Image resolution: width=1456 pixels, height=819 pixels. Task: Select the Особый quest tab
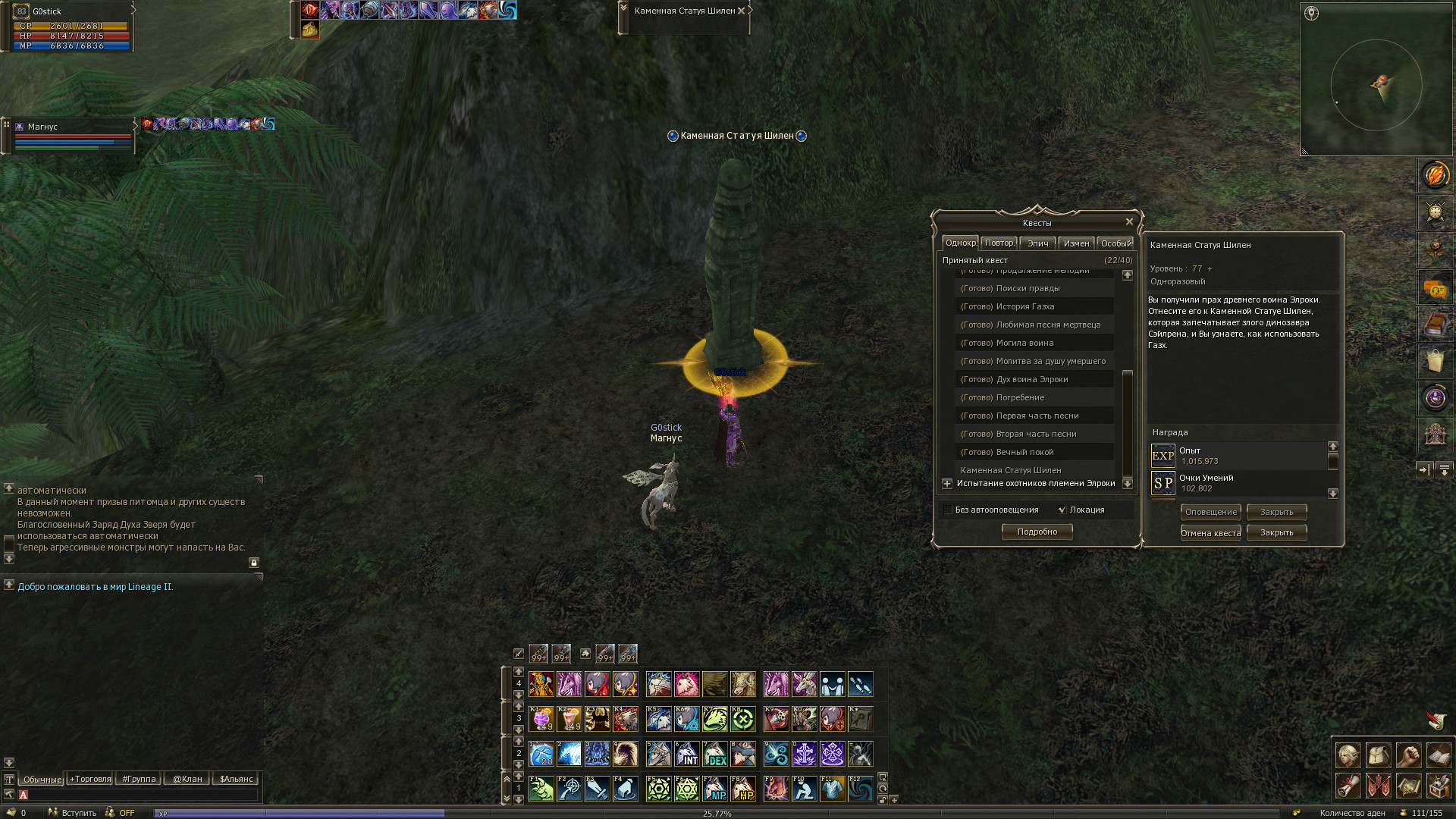click(x=1116, y=243)
